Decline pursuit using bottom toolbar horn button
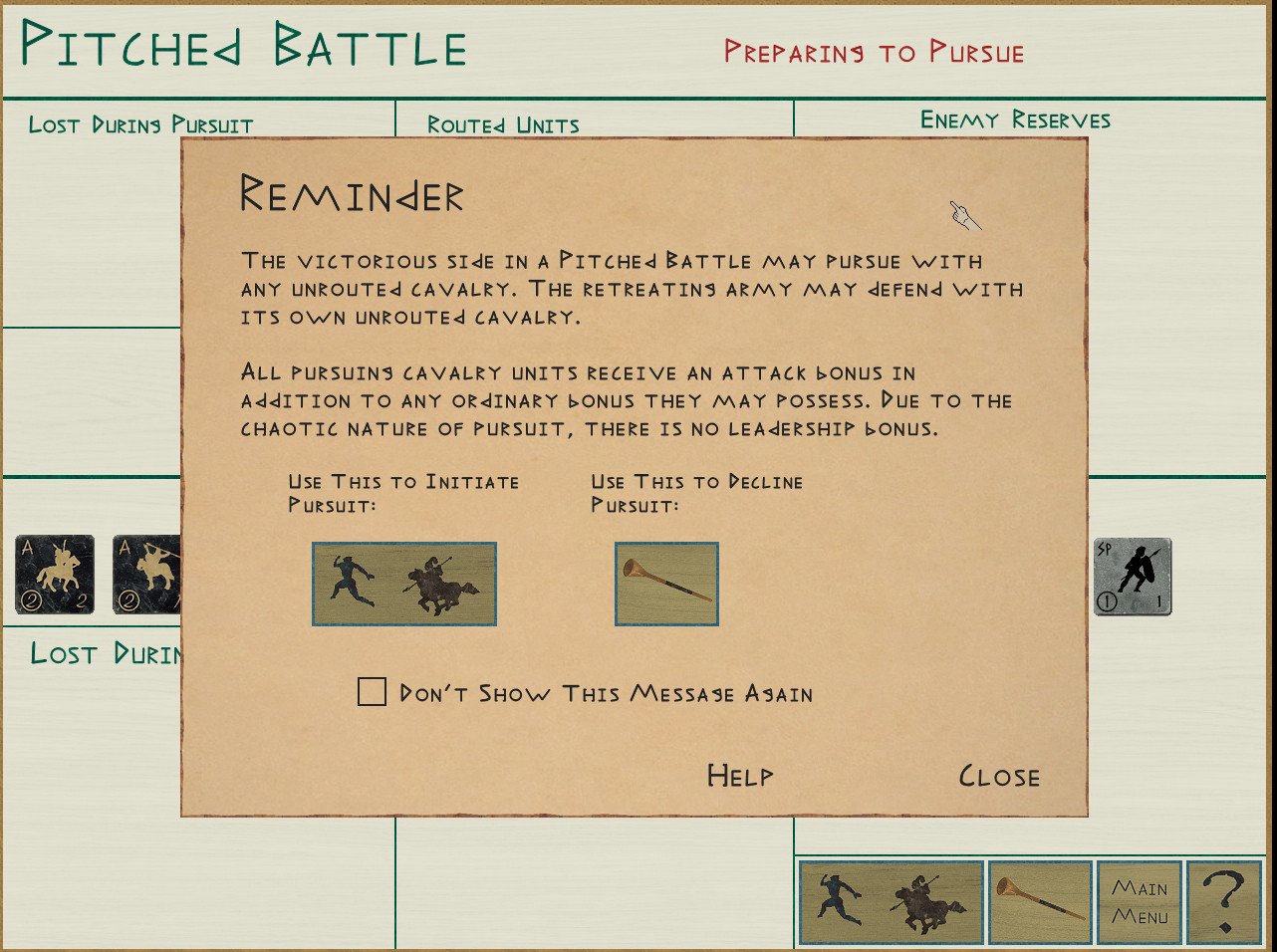Screen dimensions: 1277x952 [x=1040, y=903]
